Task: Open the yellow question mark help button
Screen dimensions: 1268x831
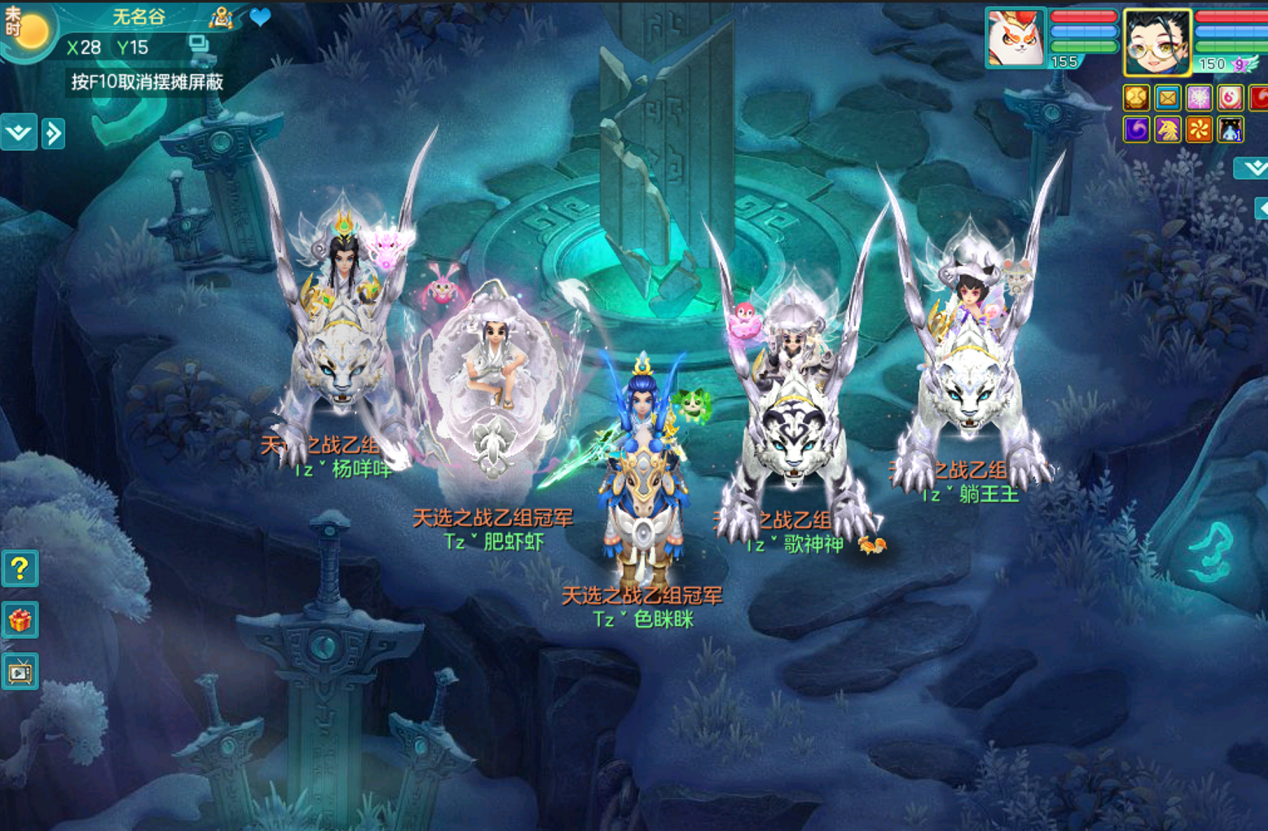Action: pos(20,568)
